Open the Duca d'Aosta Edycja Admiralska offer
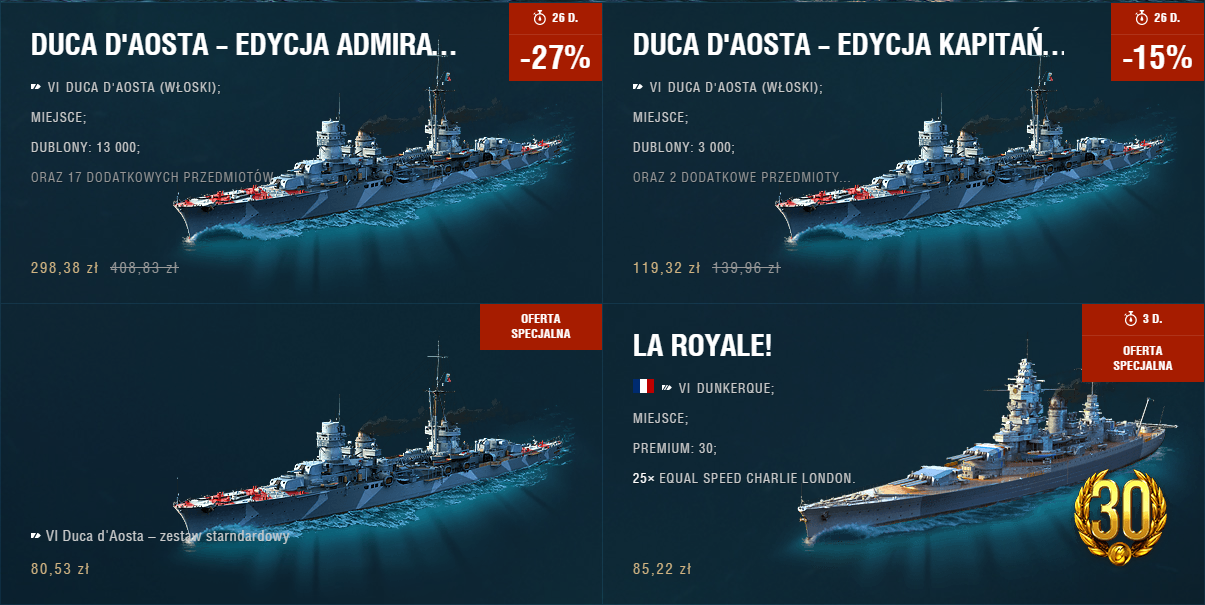 [244, 45]
